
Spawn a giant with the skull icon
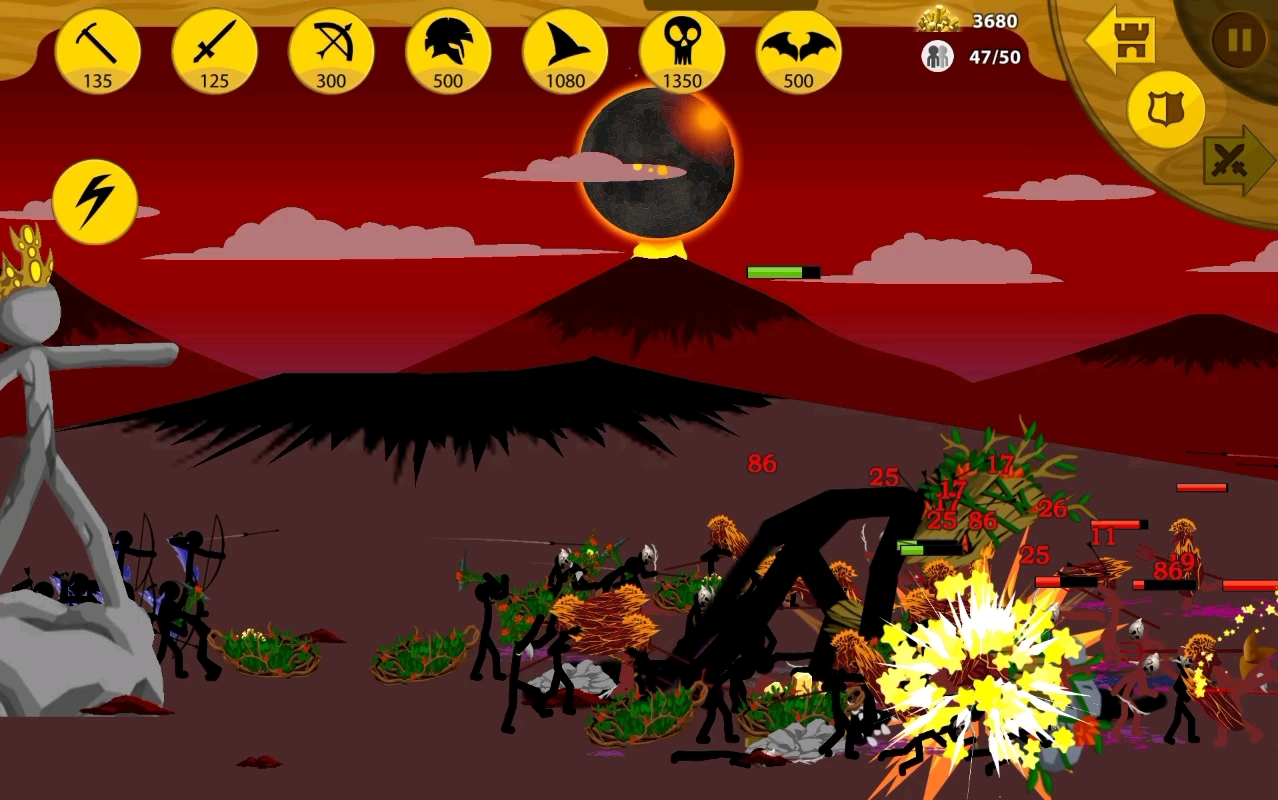pyautogui.click(x=682, y=52)
